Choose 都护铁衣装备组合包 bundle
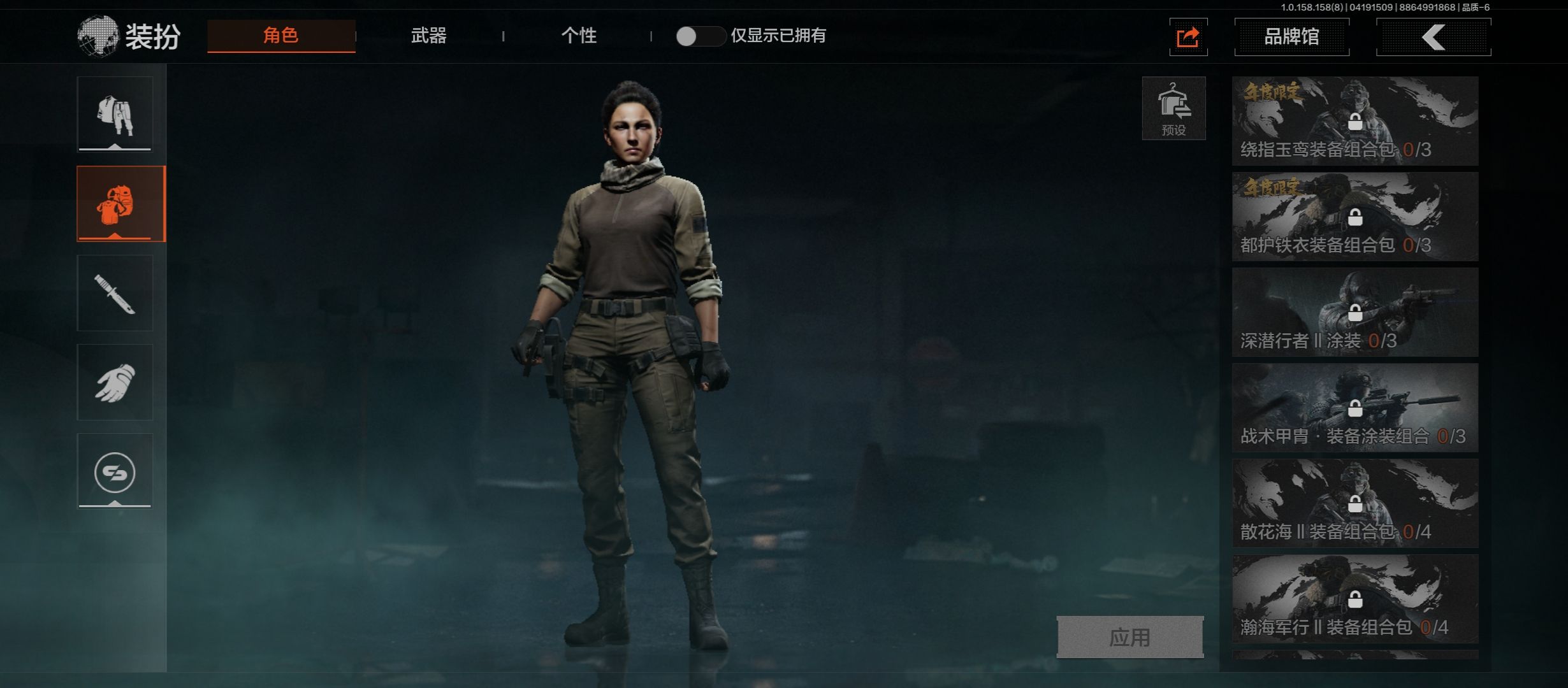Screen dimensions: 1568x688 coord(1354,217)
